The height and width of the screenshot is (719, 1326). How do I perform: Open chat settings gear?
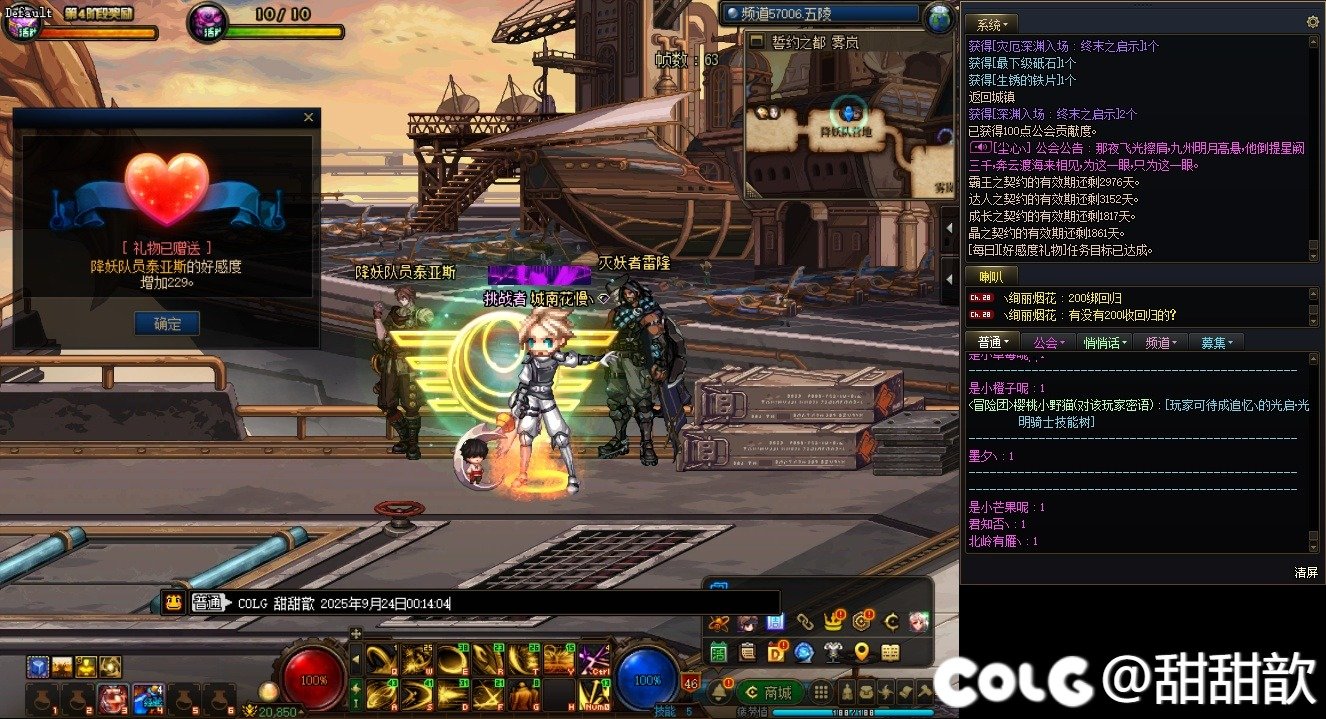[1313, 22]
